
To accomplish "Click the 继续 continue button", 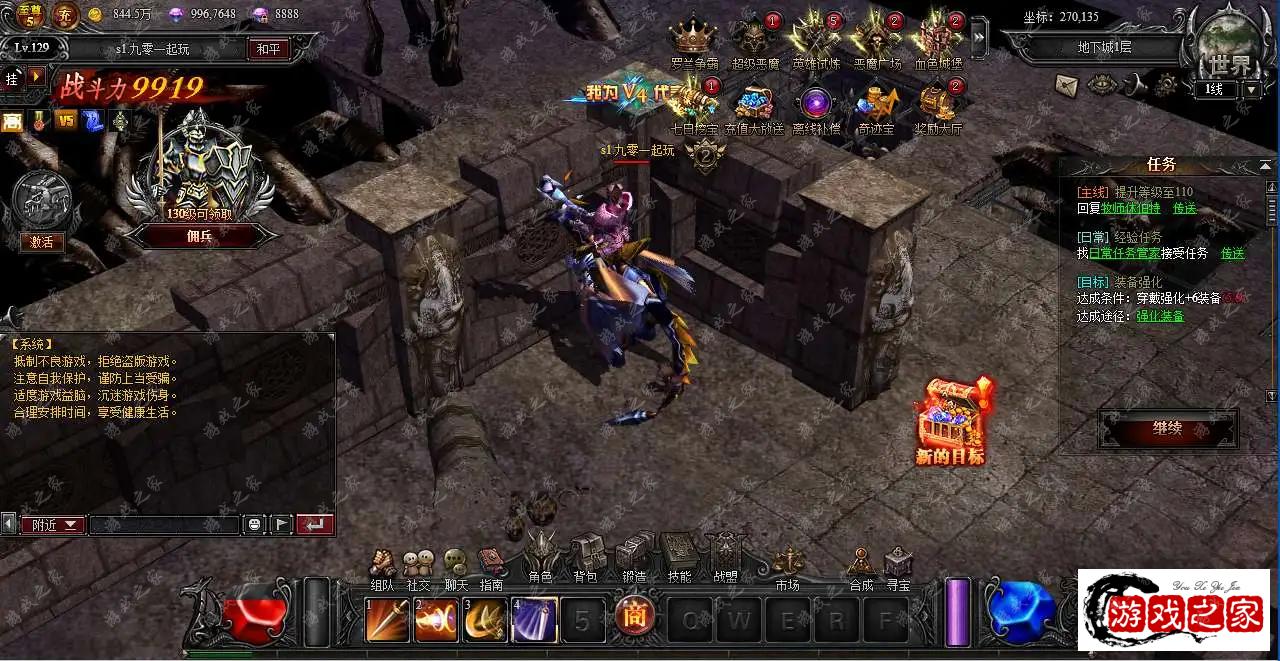I will coord(1167,428).
